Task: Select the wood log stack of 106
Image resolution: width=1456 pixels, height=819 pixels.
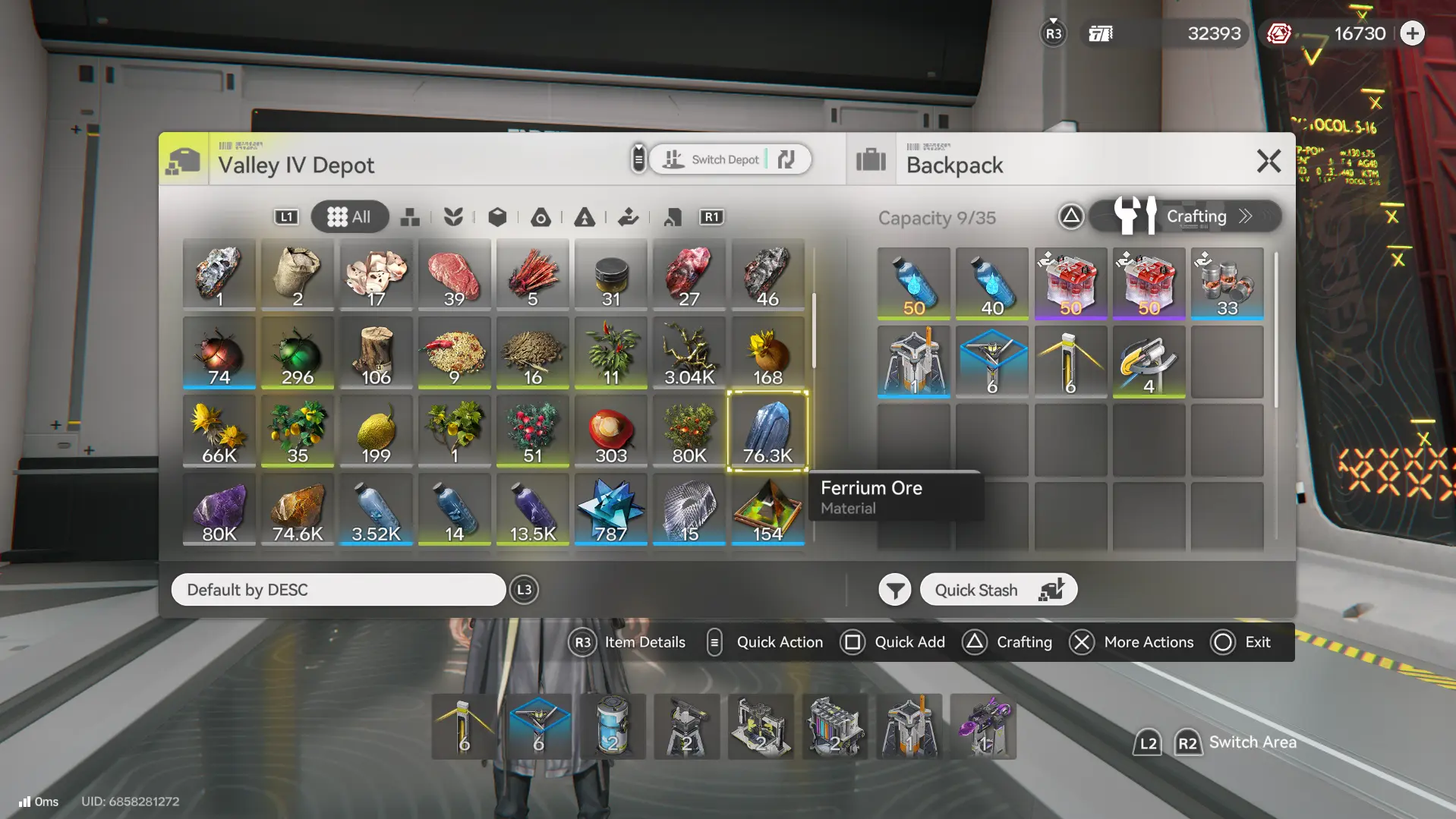Action: [376, 354]
